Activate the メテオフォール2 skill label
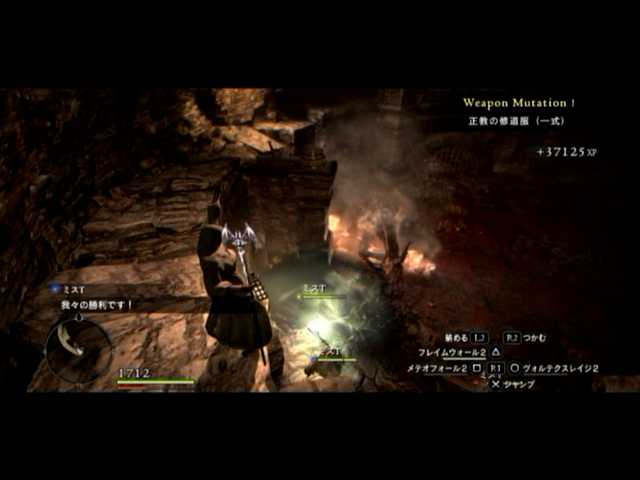 point(437,368)
